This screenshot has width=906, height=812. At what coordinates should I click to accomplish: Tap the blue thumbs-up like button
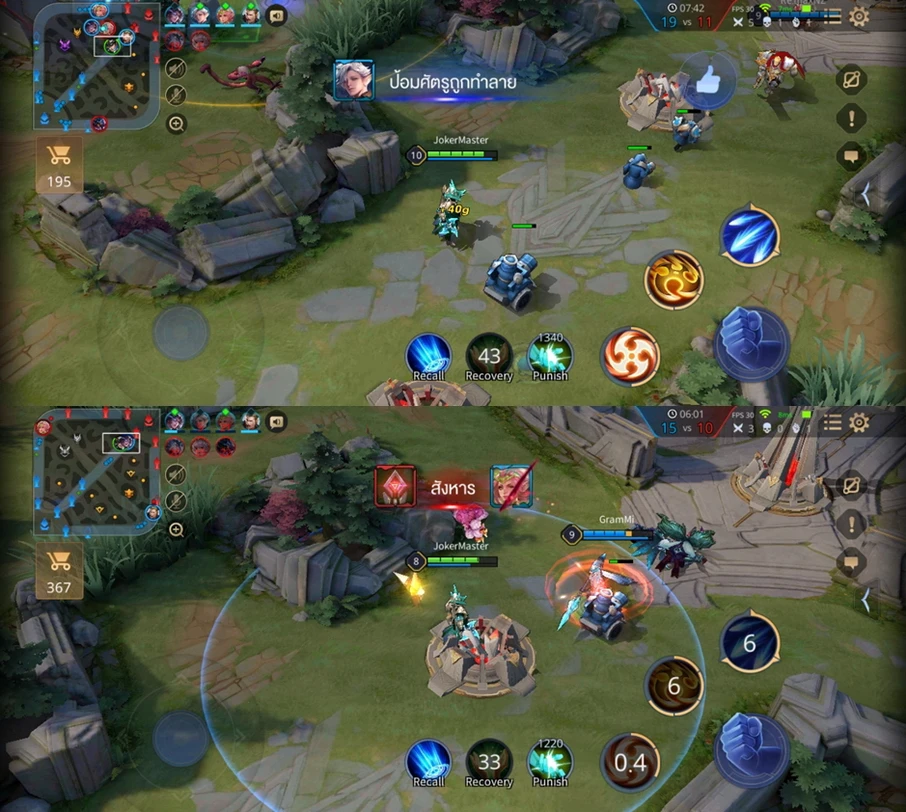(709, 80)
